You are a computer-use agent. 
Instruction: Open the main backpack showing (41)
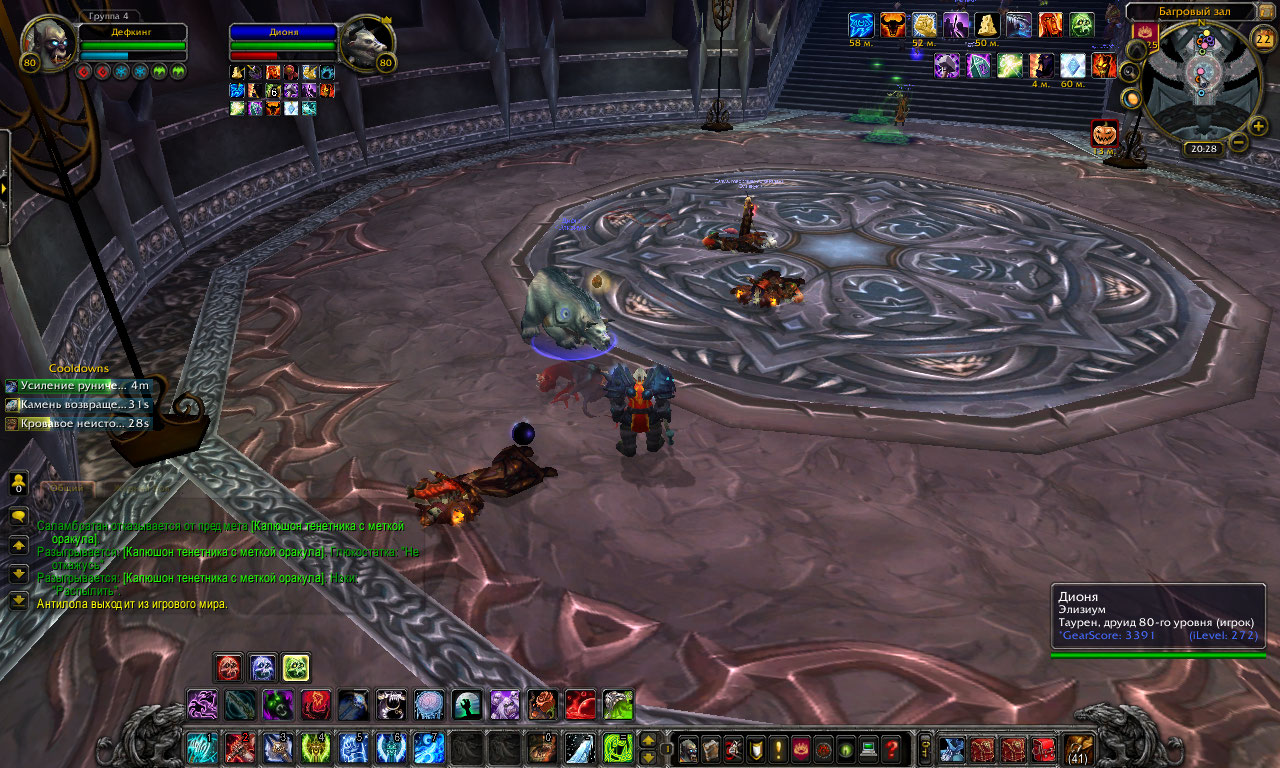pos(1079,748)
